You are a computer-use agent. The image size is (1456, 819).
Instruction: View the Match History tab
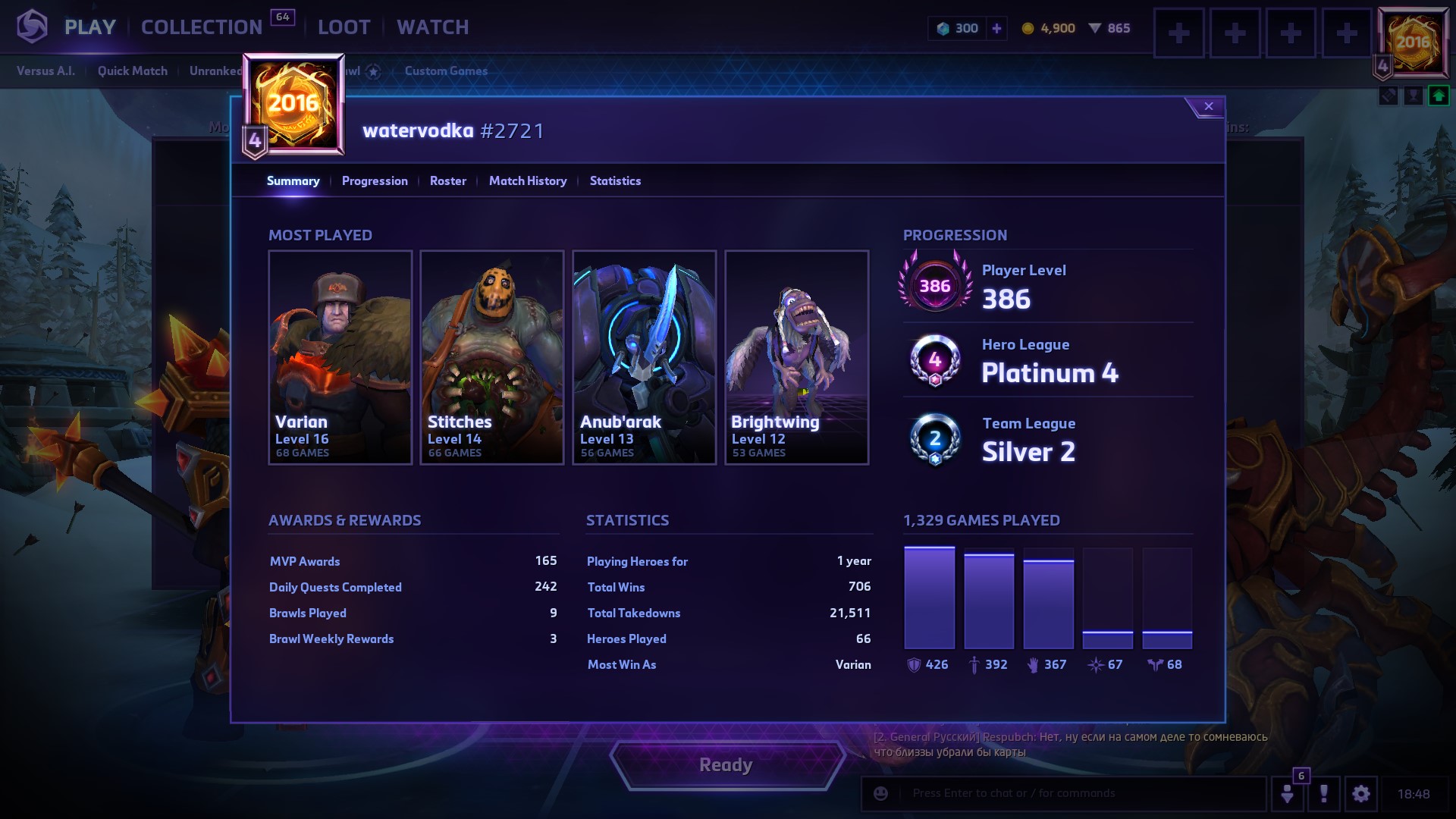point(528,181)
